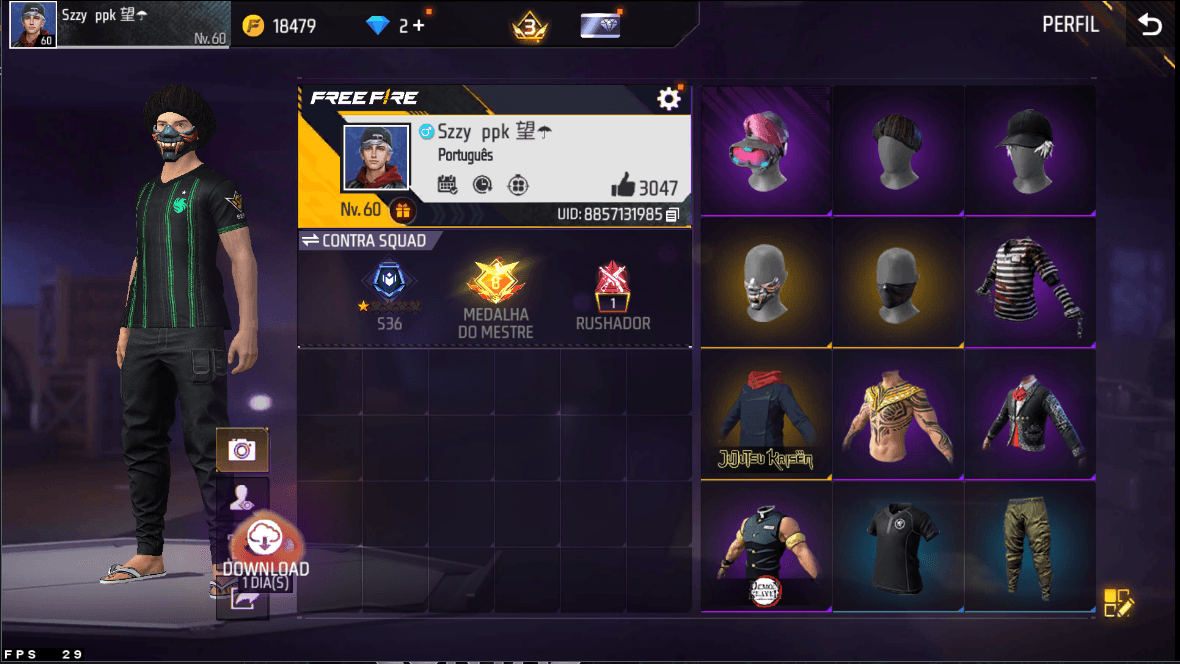
Task: Pick the Demon Slayer vest outfit
Action: click(x=766, y=547)
